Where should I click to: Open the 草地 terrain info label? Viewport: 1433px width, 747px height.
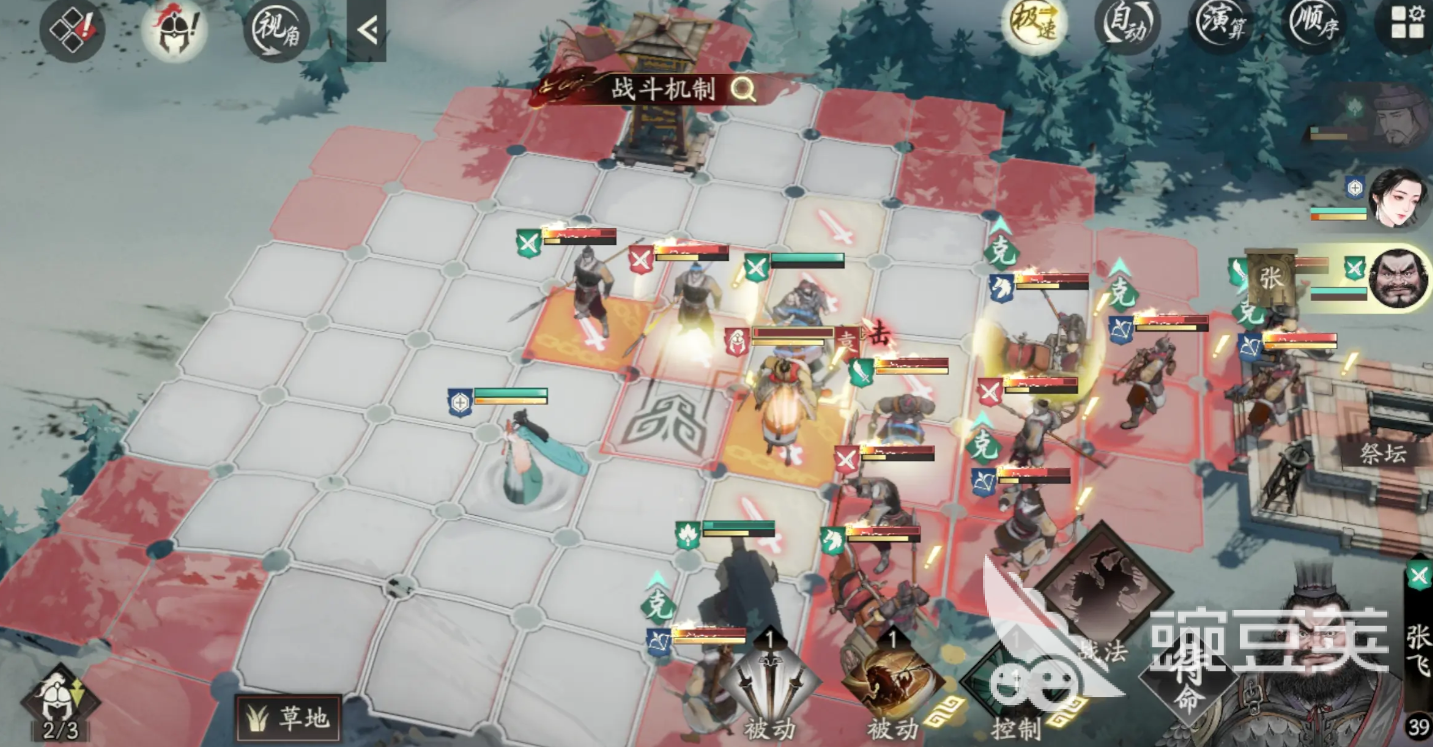click(288, 717)
